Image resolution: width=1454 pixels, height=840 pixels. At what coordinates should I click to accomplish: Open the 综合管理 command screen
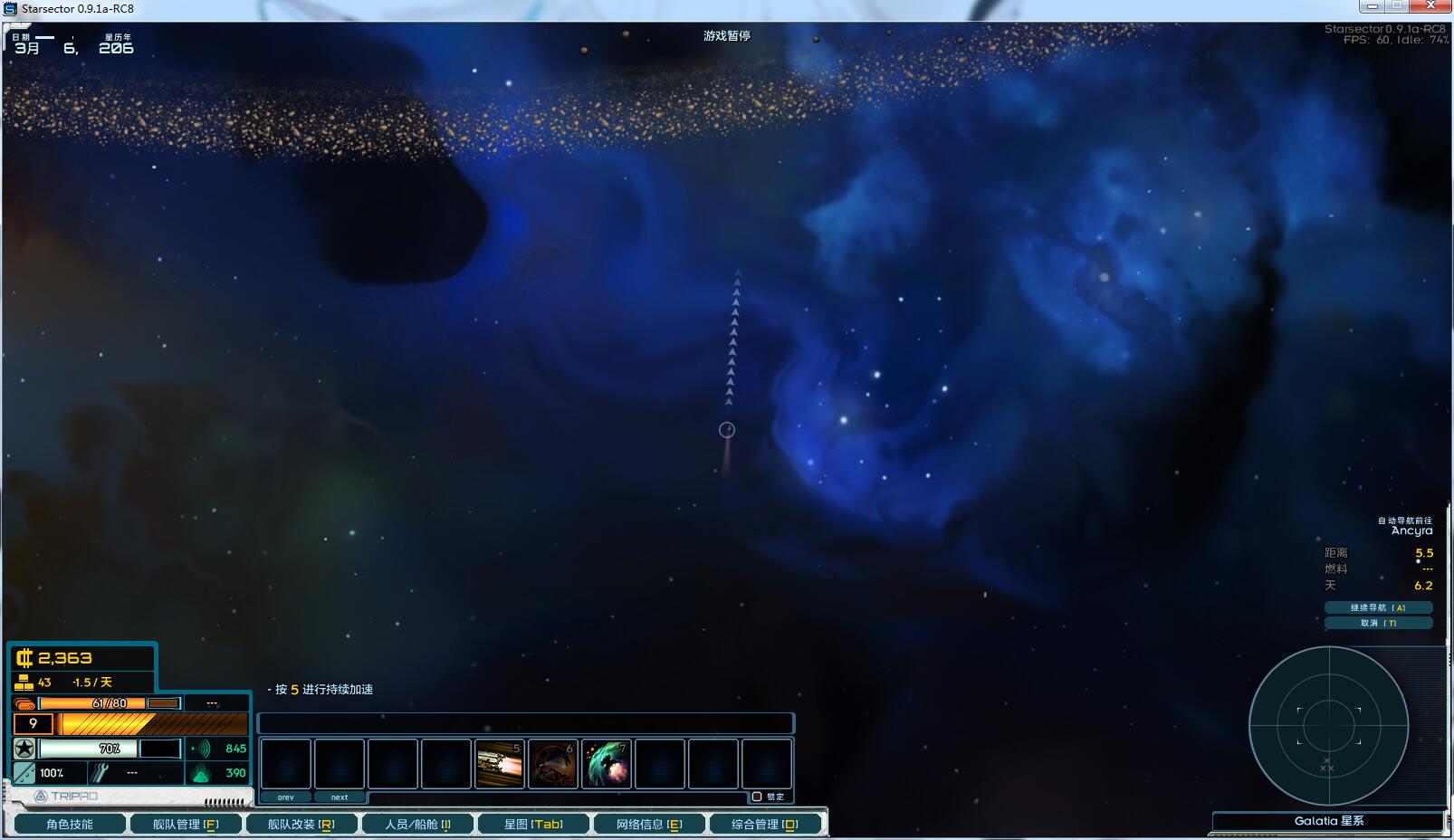(x=765, y=824)
